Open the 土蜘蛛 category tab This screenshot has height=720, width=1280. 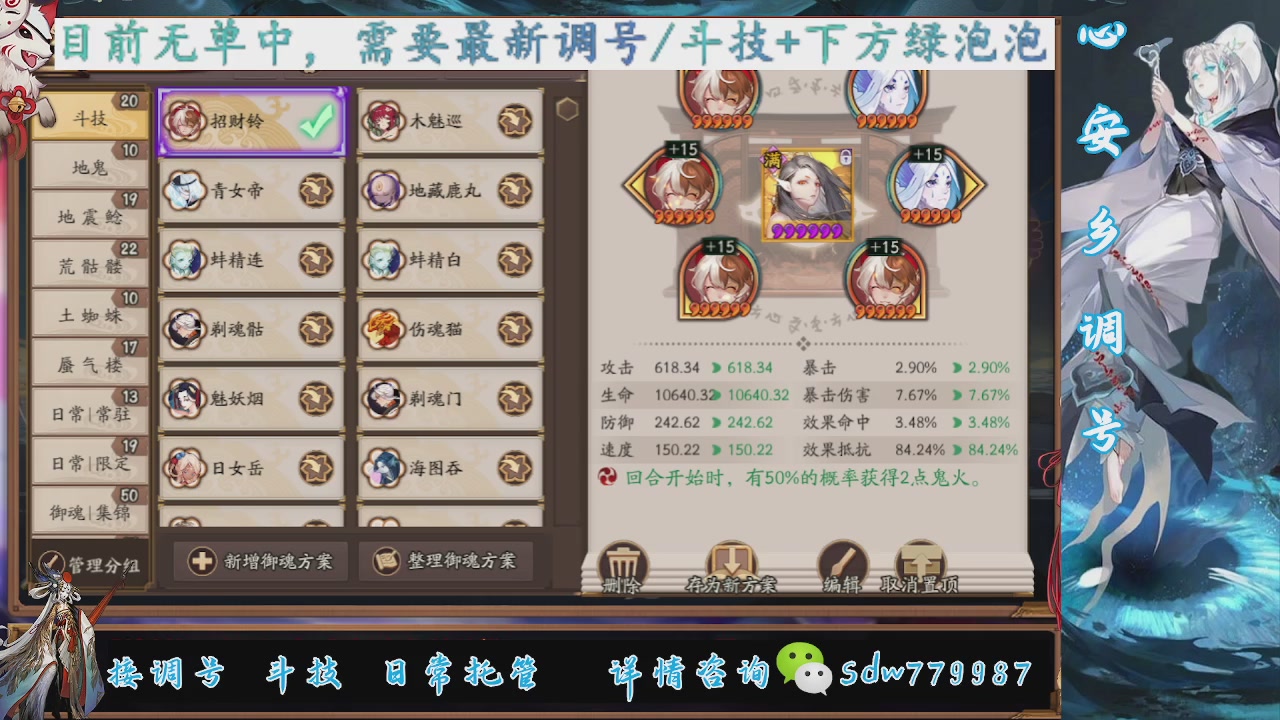coord(90,315)
